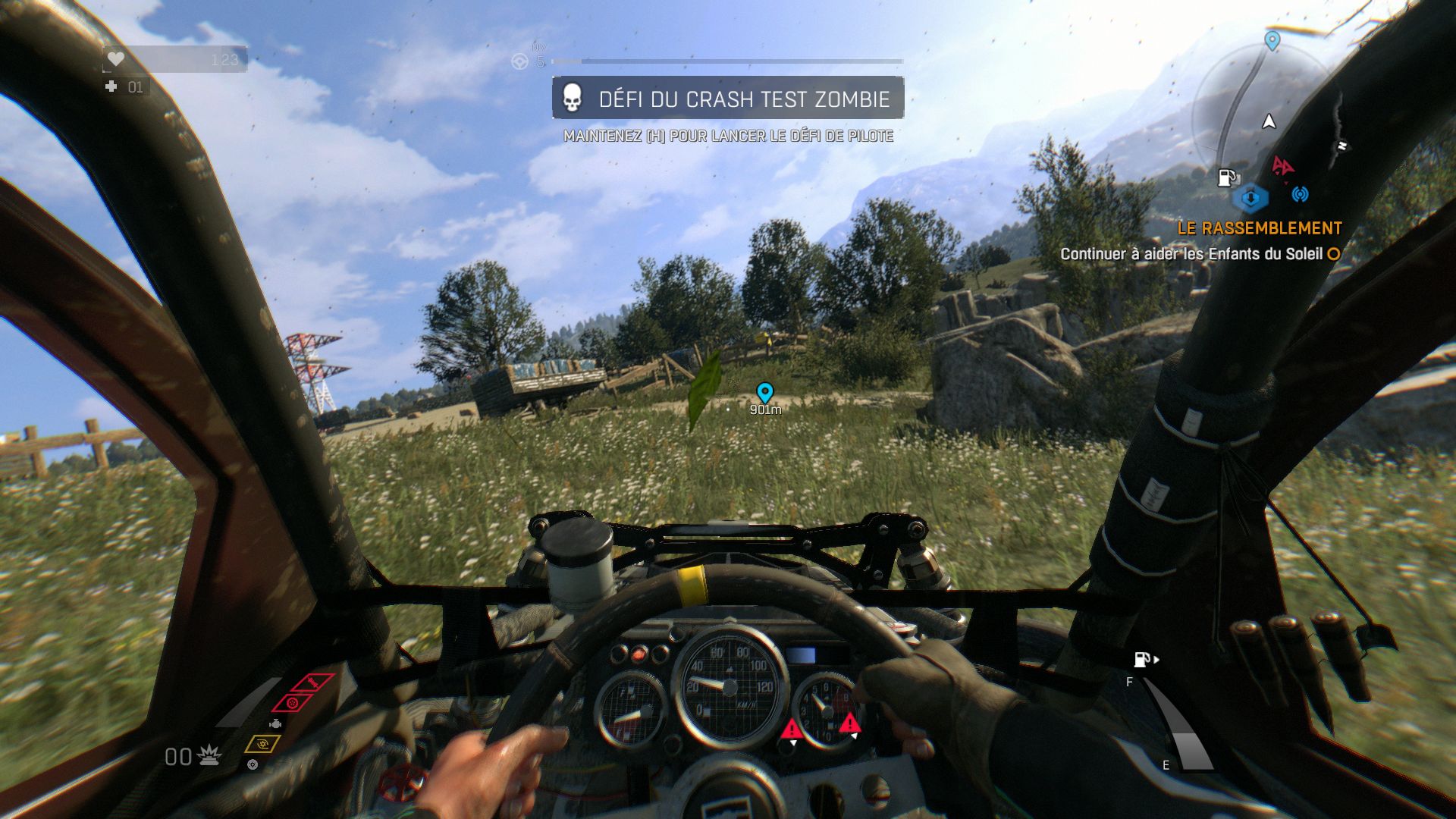Viewport: 1456px width, 819px height.
Task: Click the blue hexagon quest marker on minimap
Action: [1250, 199]
